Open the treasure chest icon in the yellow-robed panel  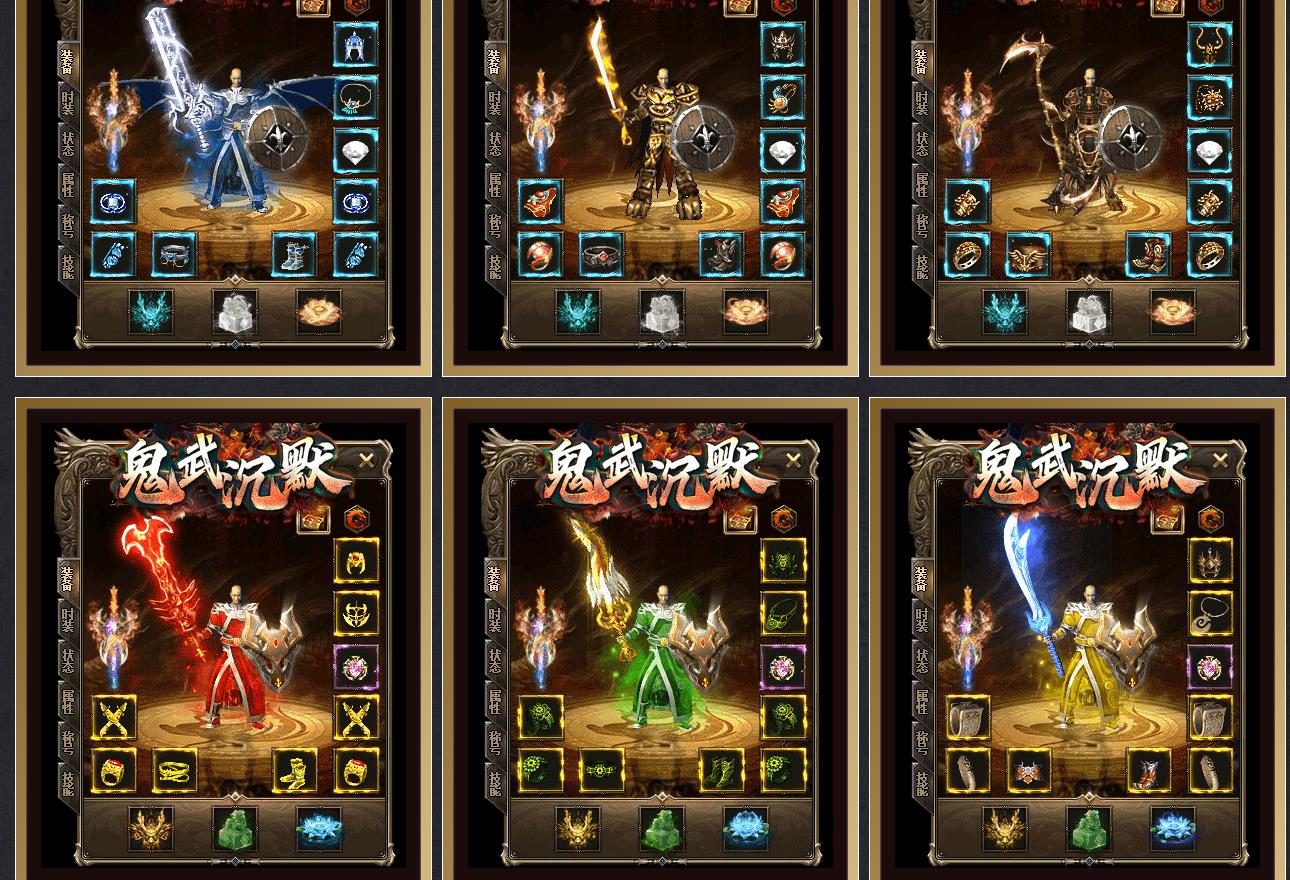[1167, 519]
